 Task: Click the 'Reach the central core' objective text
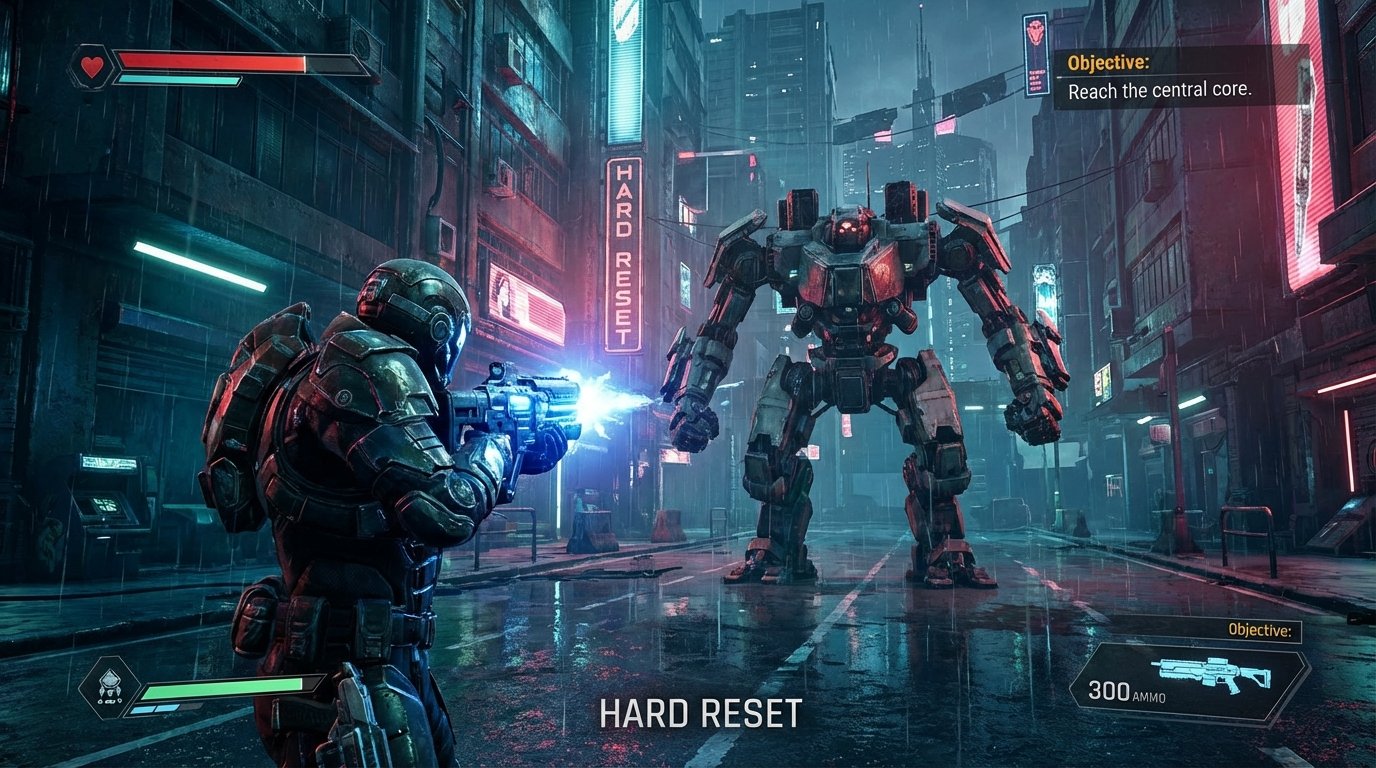click(x=1161, y=89)
